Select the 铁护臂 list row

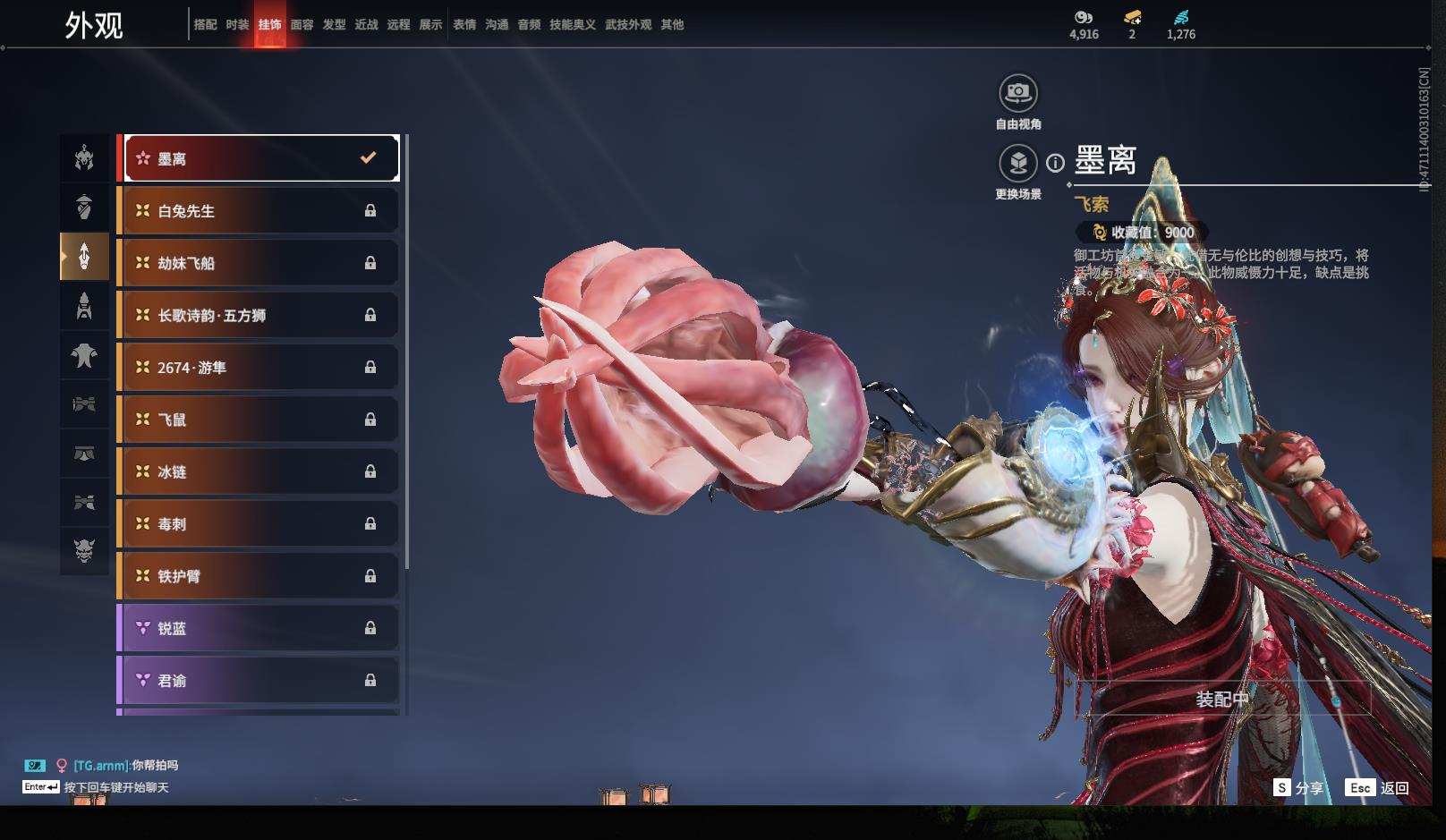pos(258,576)
